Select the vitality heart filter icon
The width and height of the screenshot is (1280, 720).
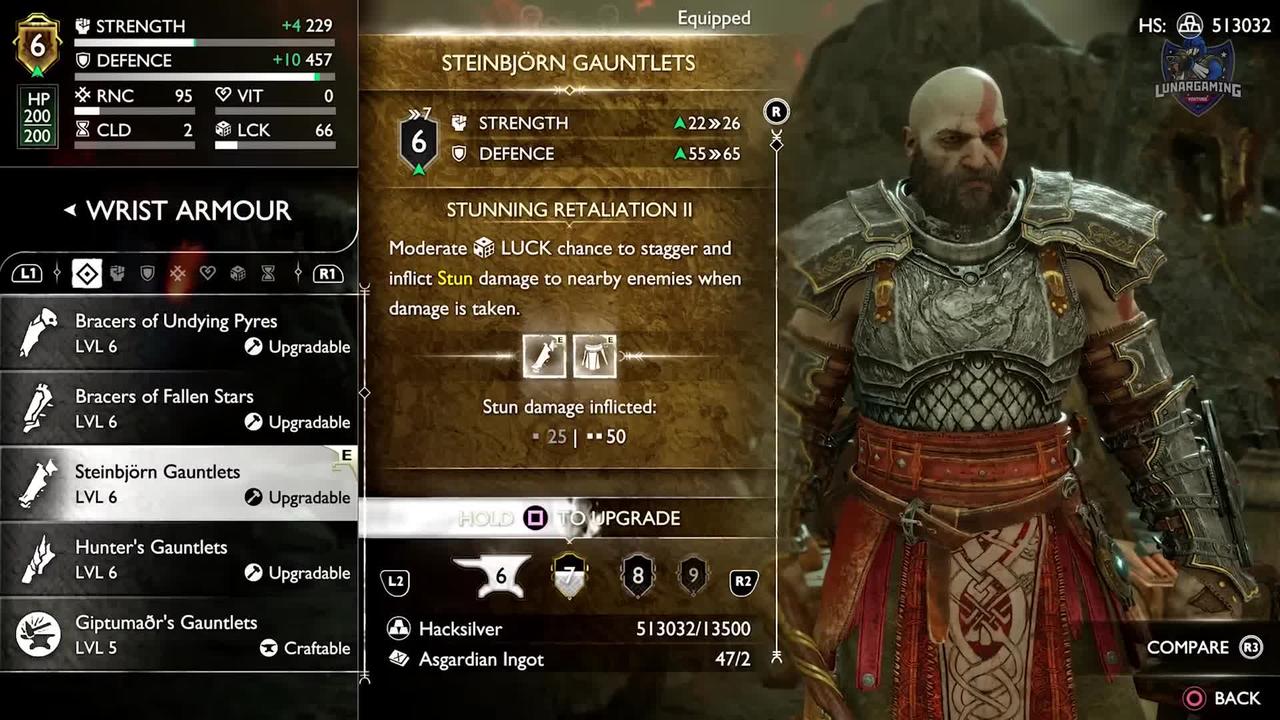[x=207, y=272]
